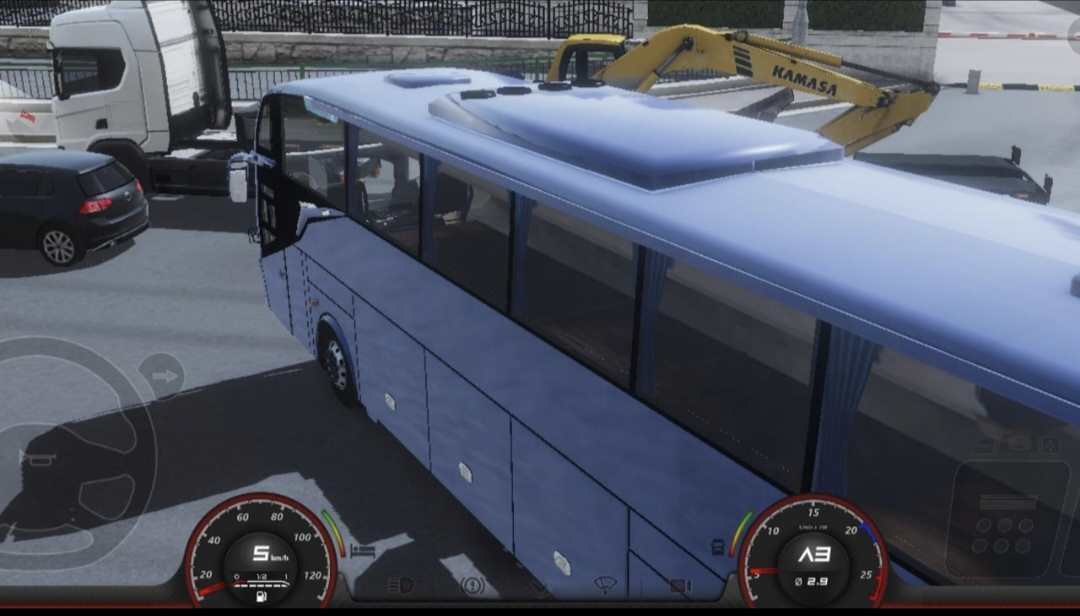The width and height of the screenshot is (1080, 616).
Task: Activate the right turn signal arrow
Action: point(162,377)
